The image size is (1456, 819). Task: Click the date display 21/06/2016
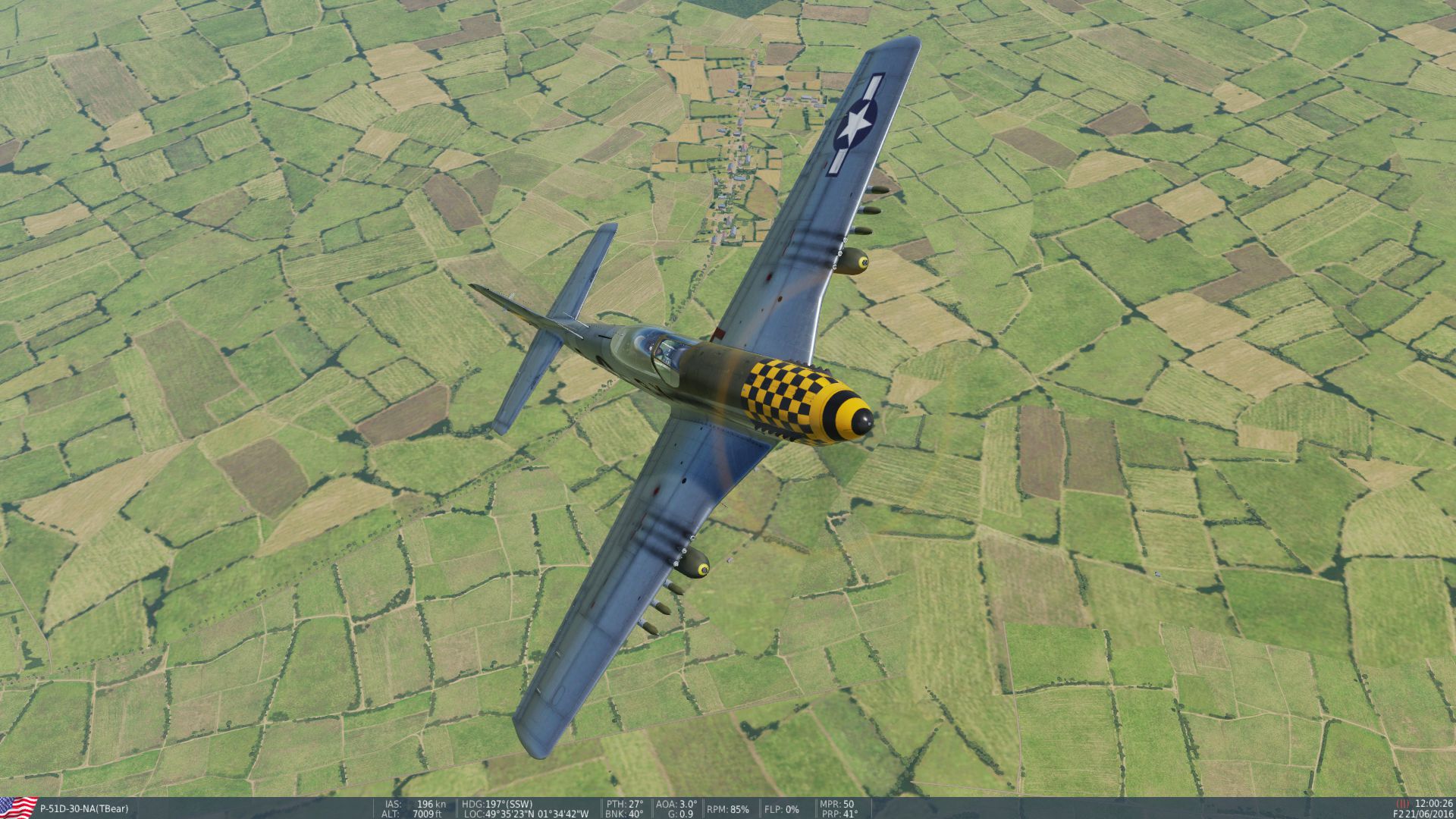point(1430,814)
